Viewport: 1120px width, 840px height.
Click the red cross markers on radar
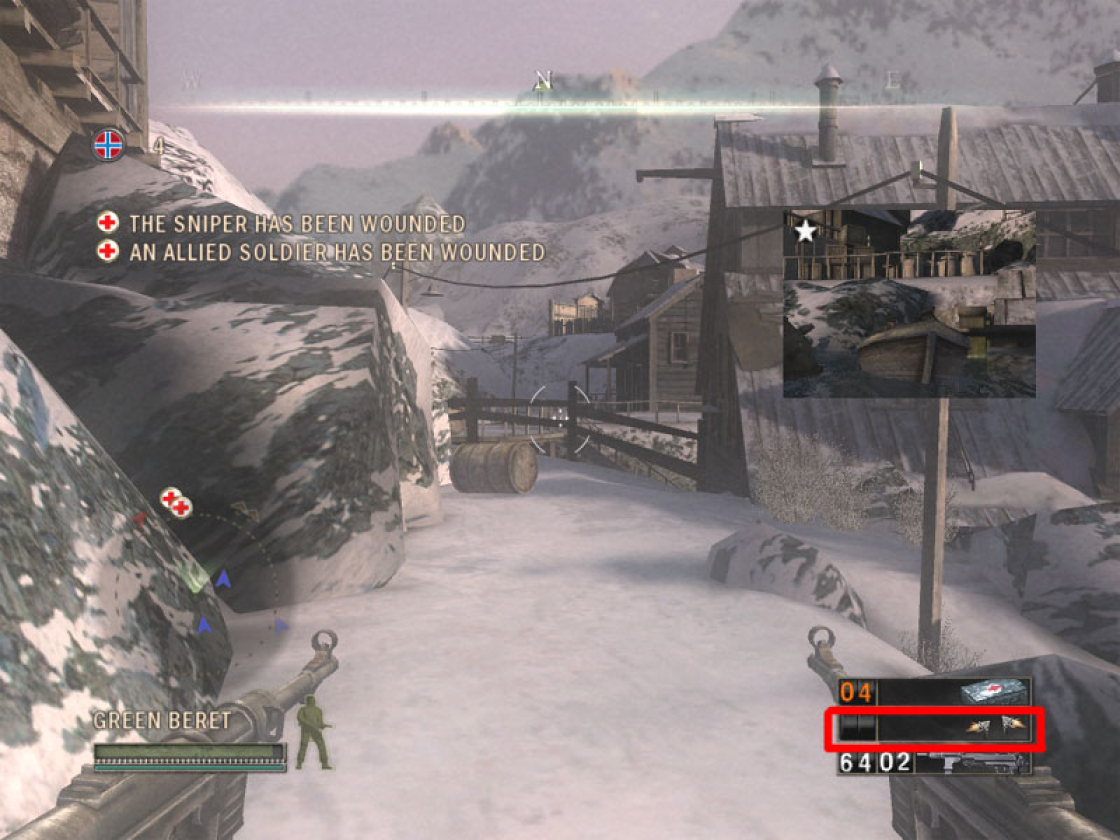[x=176, y=503]
